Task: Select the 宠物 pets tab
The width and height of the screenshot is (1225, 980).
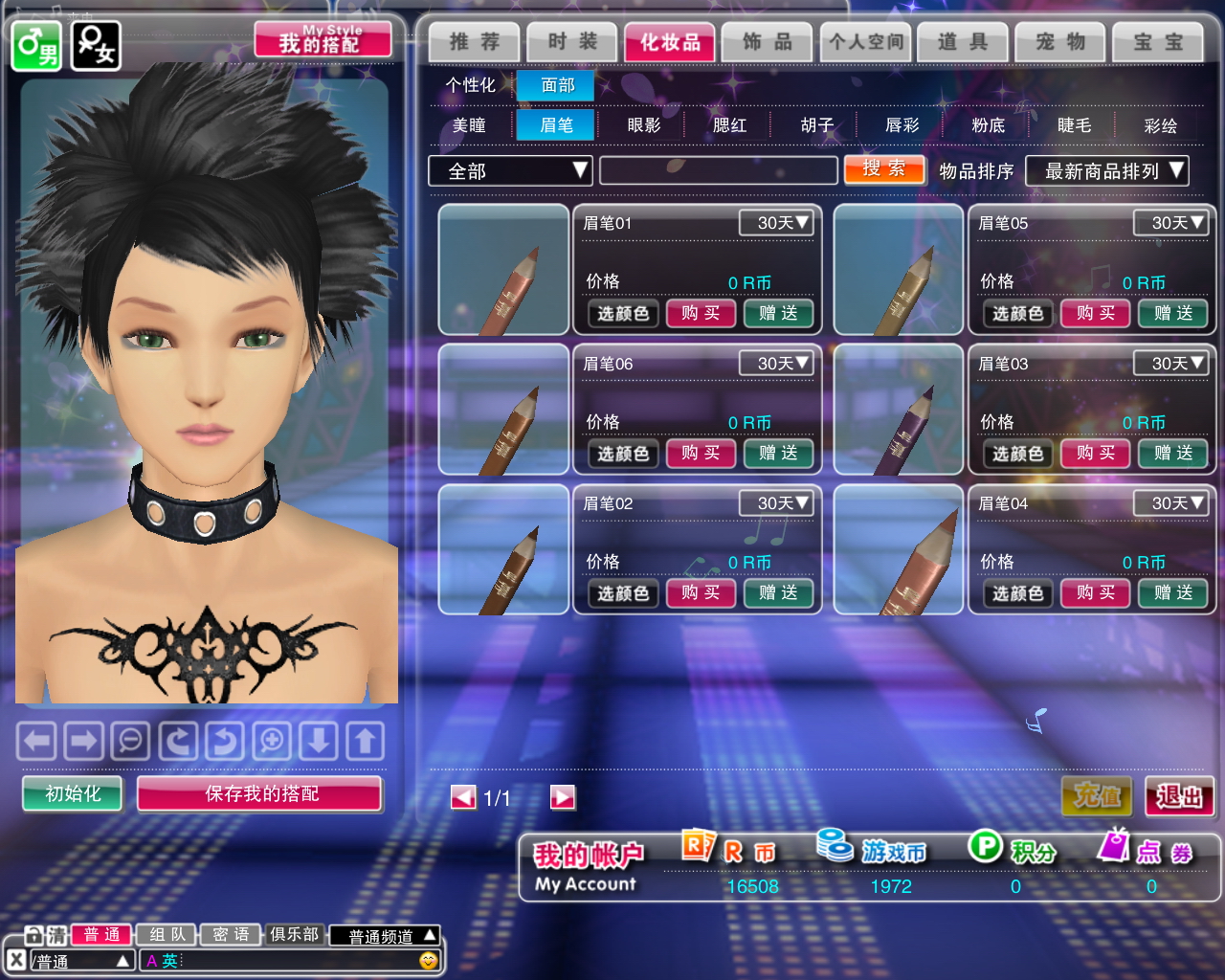Action: tap(1060, 42)
